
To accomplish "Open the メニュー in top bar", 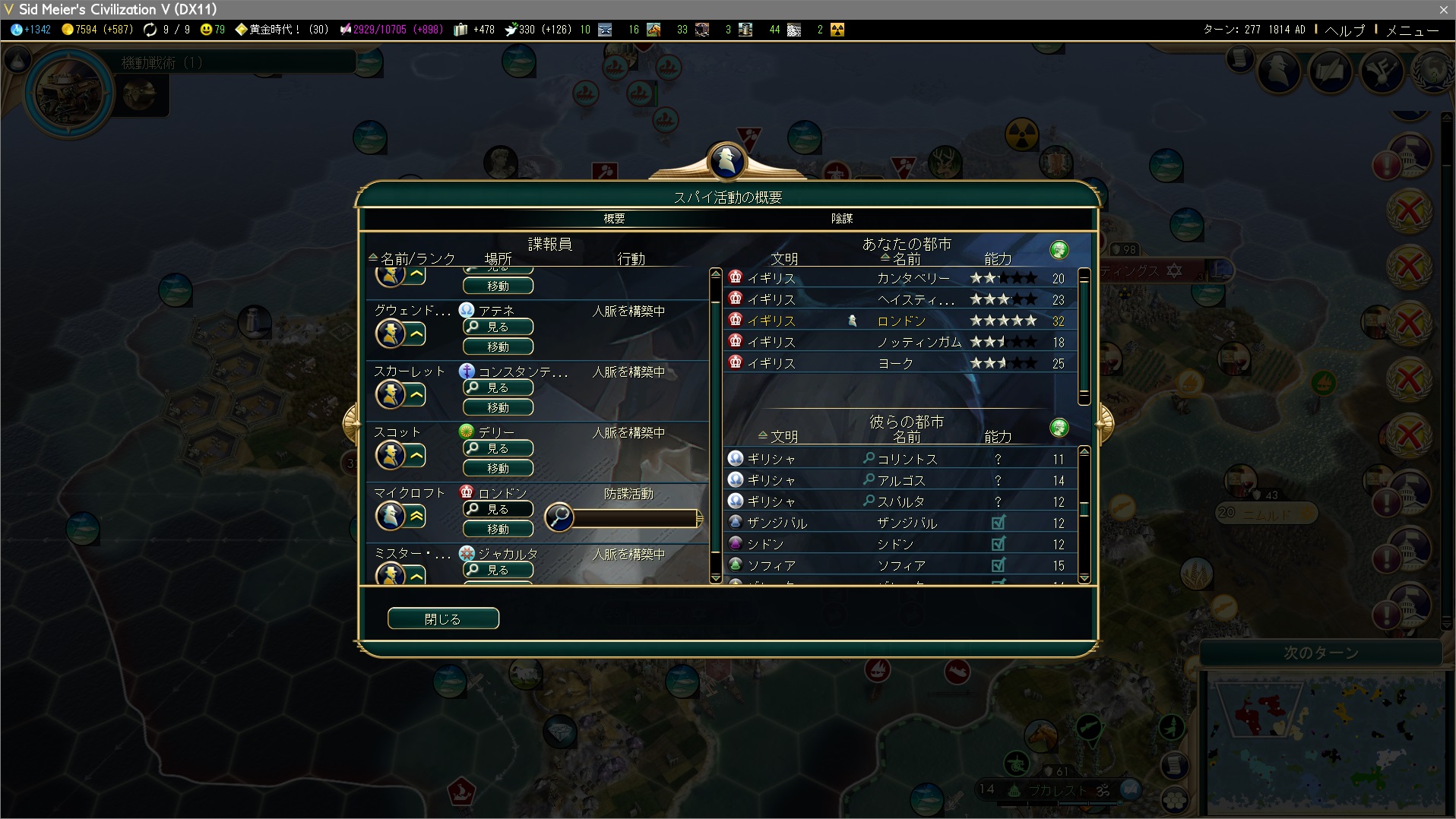I will pyautogui.click(x=1412, y=30).
